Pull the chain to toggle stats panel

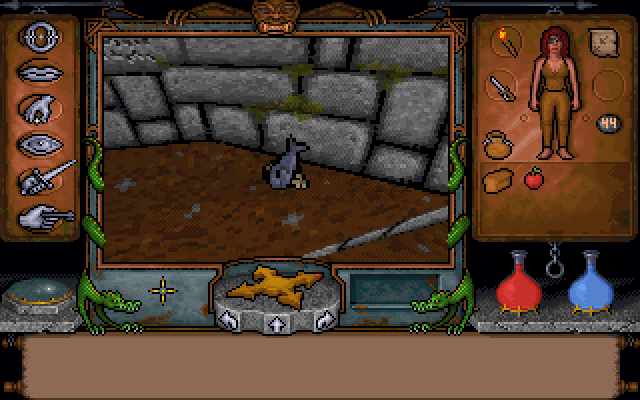555,262
